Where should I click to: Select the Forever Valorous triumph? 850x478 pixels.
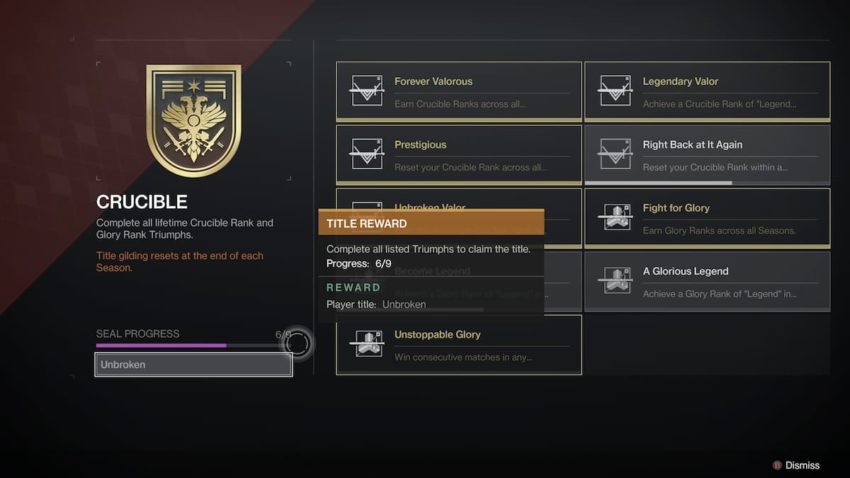(x=458, y=91)
